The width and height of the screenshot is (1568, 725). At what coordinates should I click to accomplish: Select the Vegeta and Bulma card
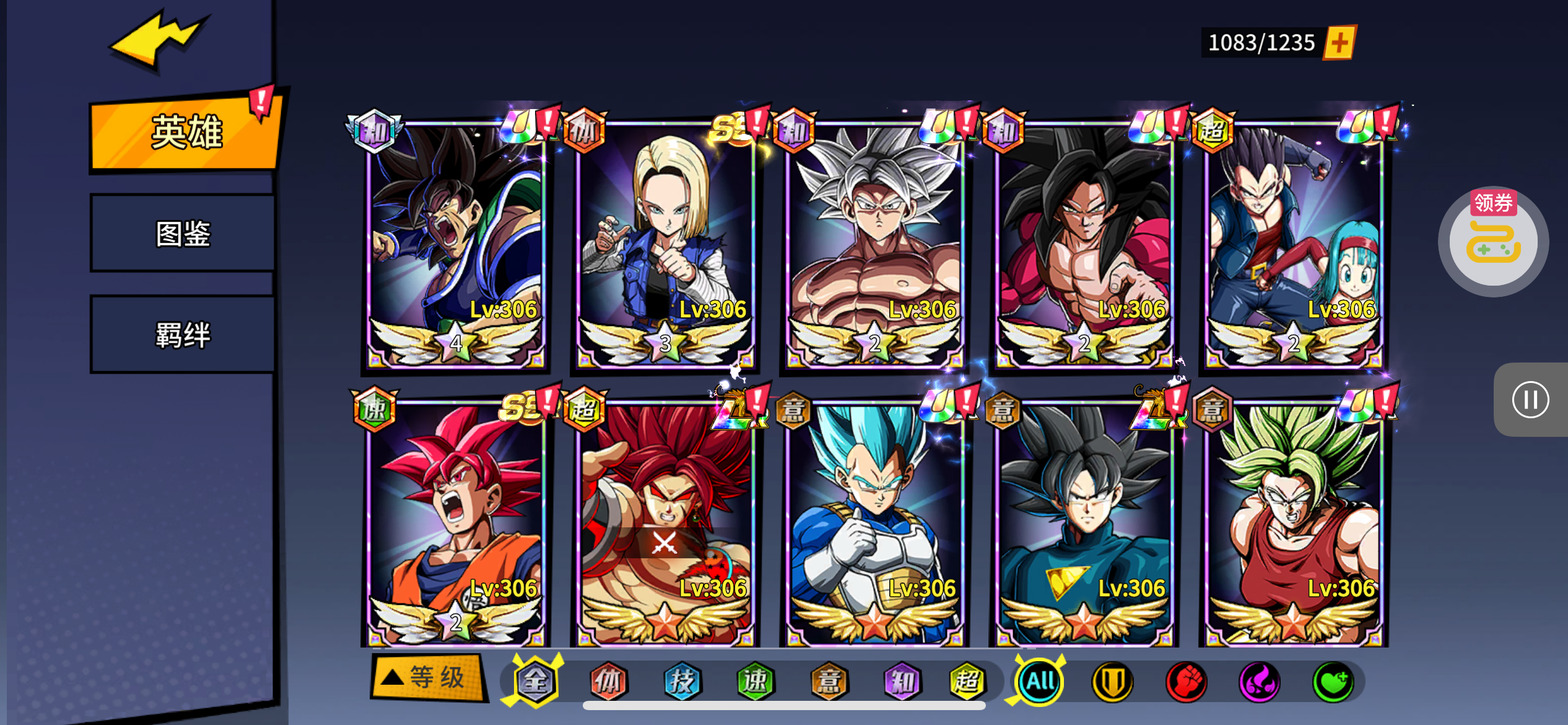pyautogui.click(x=1293, y=245)
